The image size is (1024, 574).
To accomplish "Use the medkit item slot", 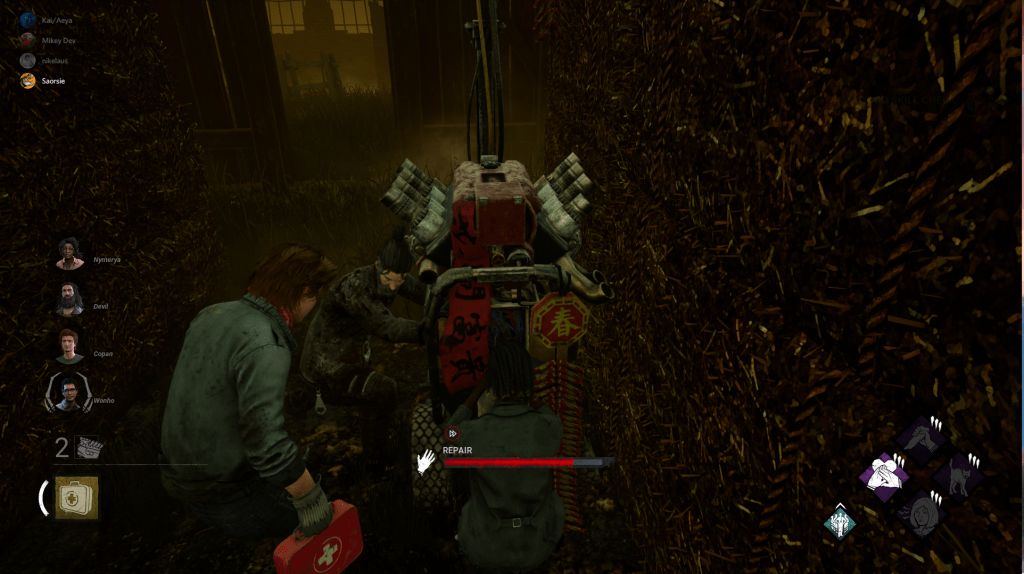I will (x=76, y=497).
